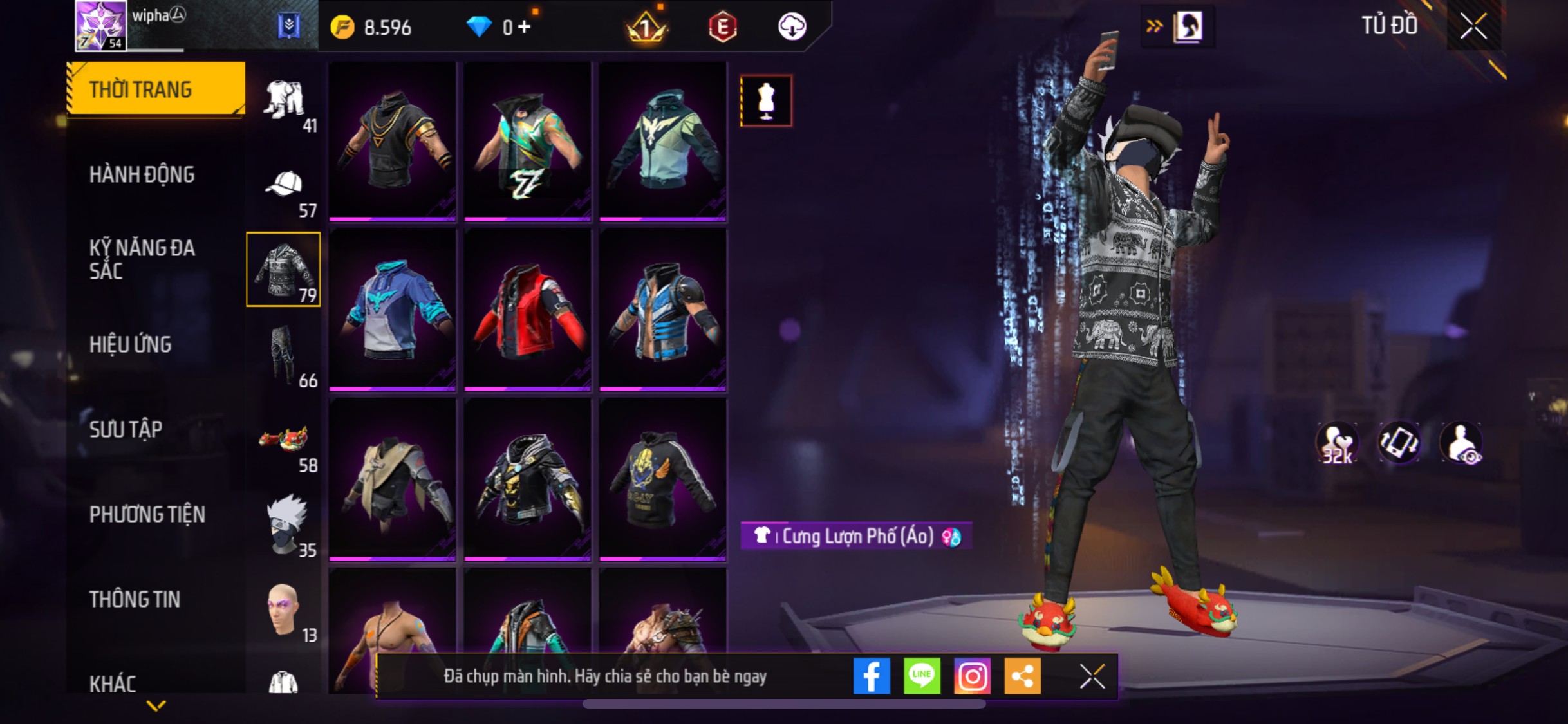Open the cloud download icon

click(792, 26)
